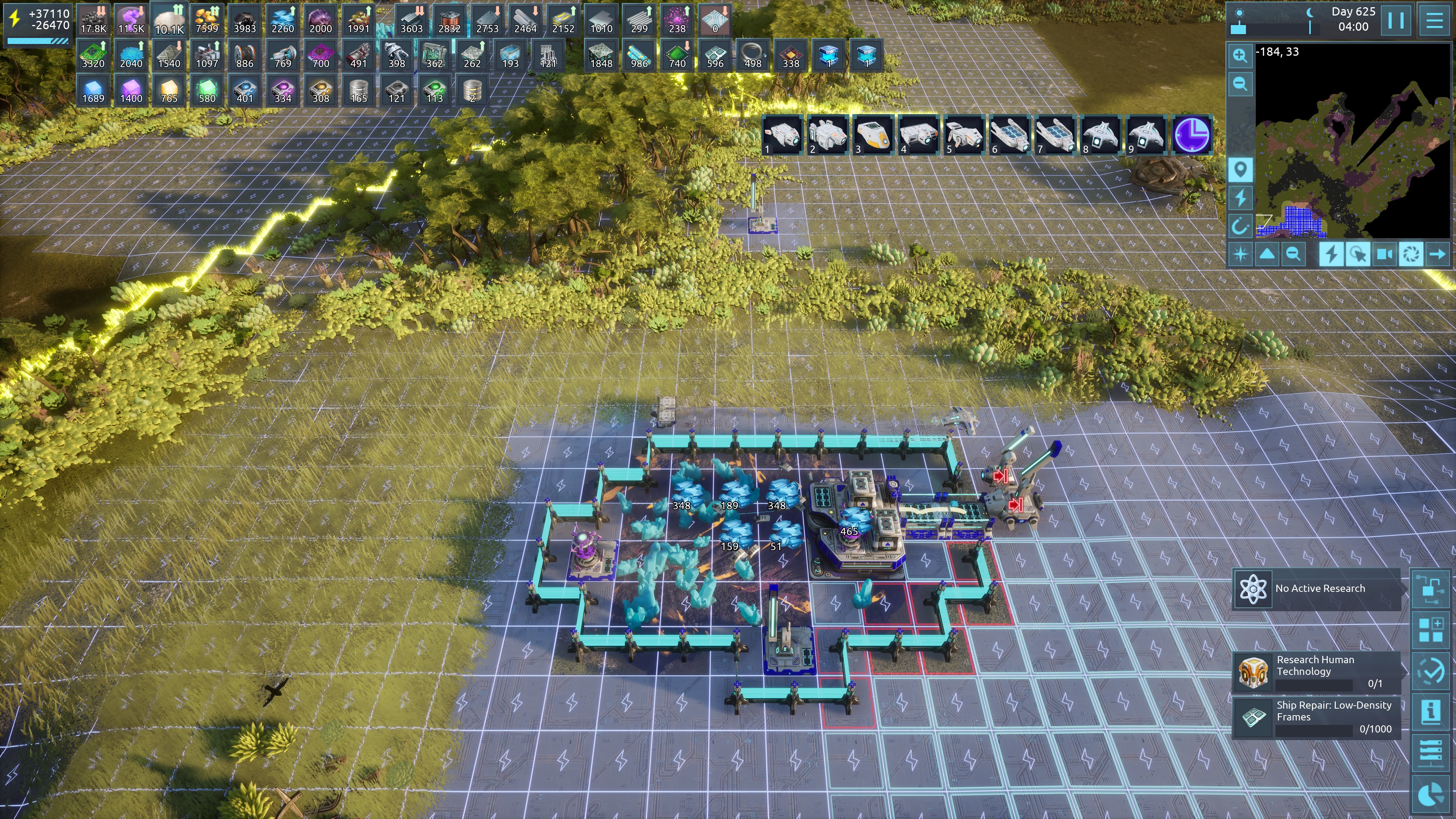1456x819 pixels.
Task: Toggle the video camera button below the minimap
Action: [1384, 254]
